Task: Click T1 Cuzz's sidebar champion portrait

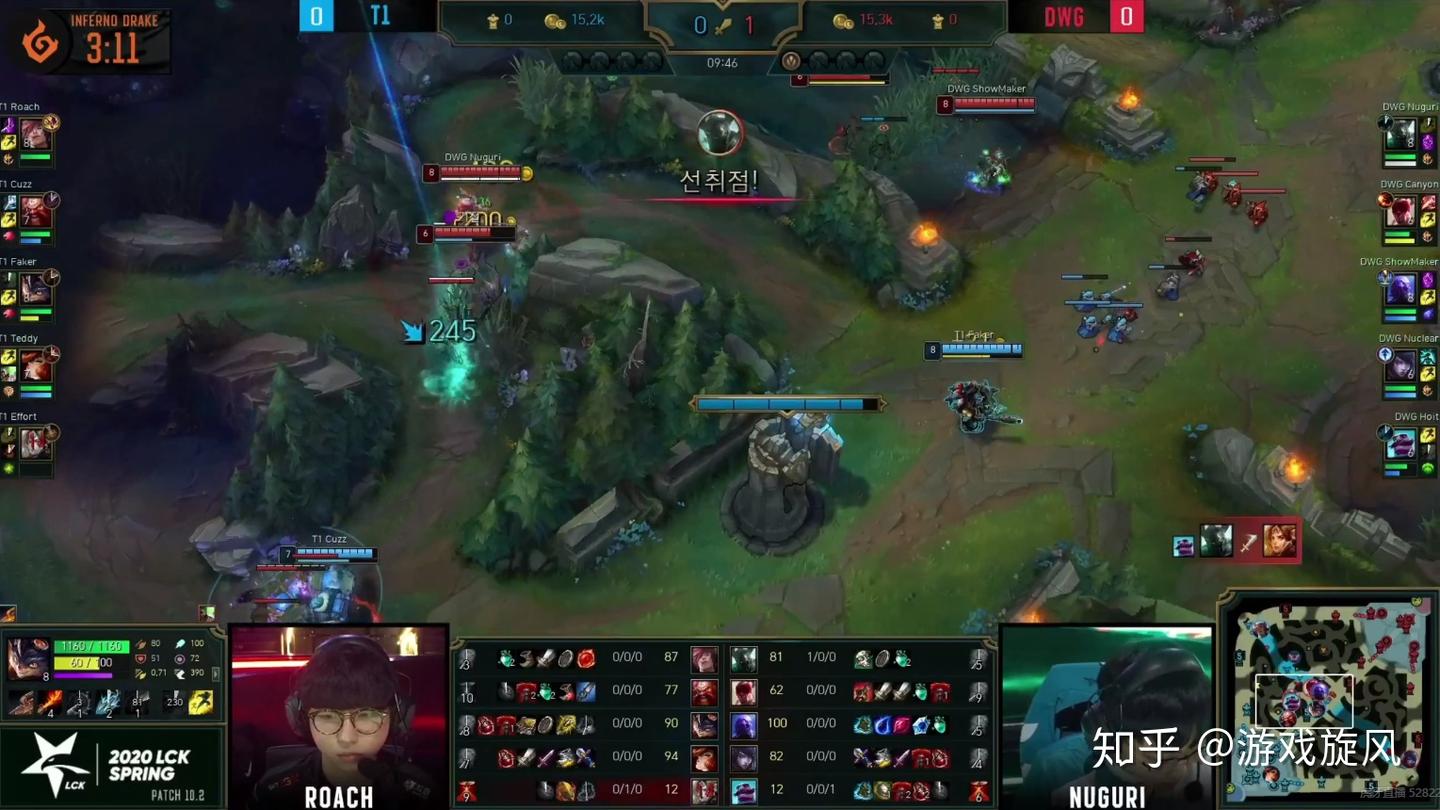Action: tap(36, 211)
